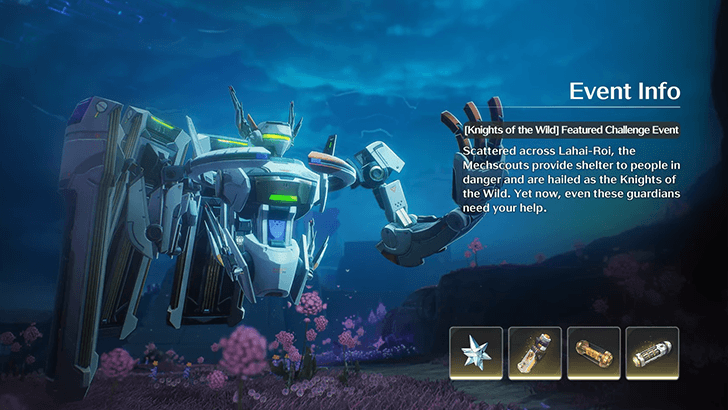View the golden capsule tube reward
728x410 pixels.
click(x=593, y=353)
